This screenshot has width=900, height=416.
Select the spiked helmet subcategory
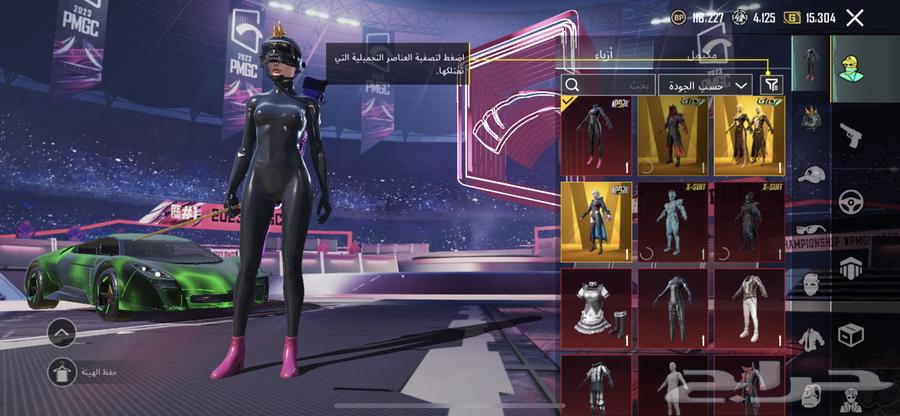(x=811, y=116)
